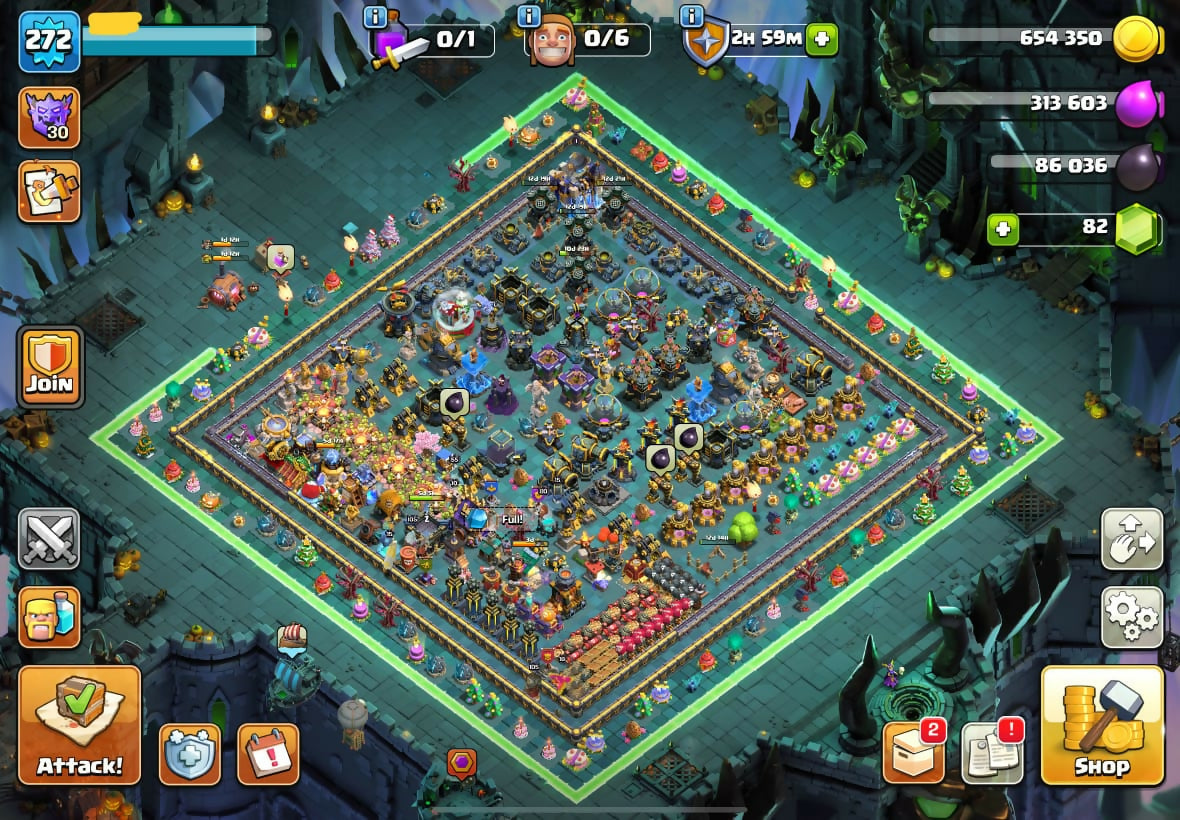Screen dimensions: 1180x820
Task: Open the orange quest scroll icon
Action: click(49, 191)
